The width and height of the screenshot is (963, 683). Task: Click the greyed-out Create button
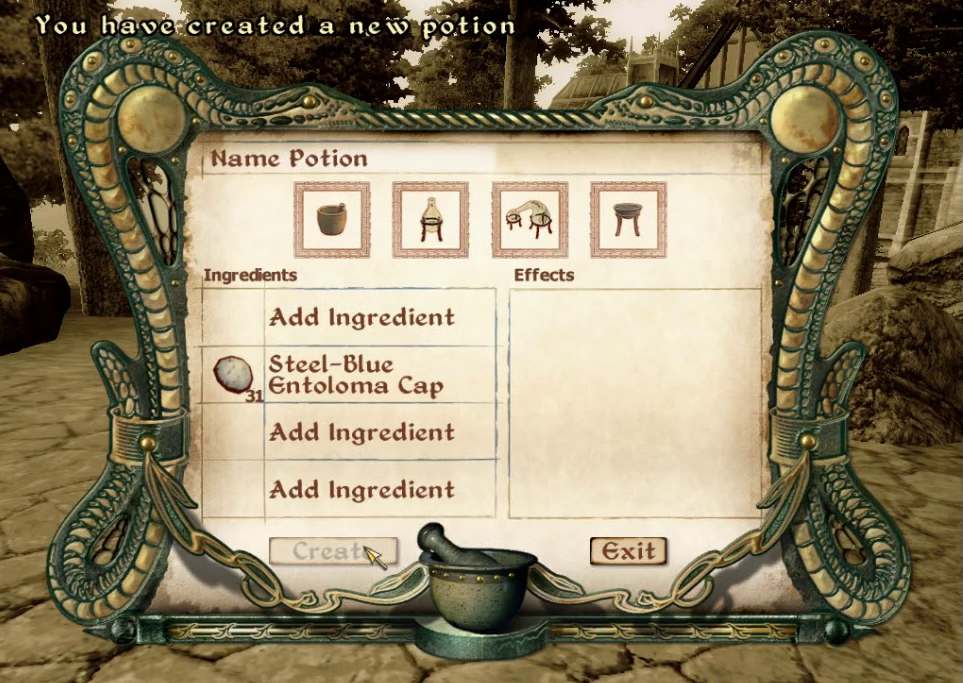coord(333,551)
